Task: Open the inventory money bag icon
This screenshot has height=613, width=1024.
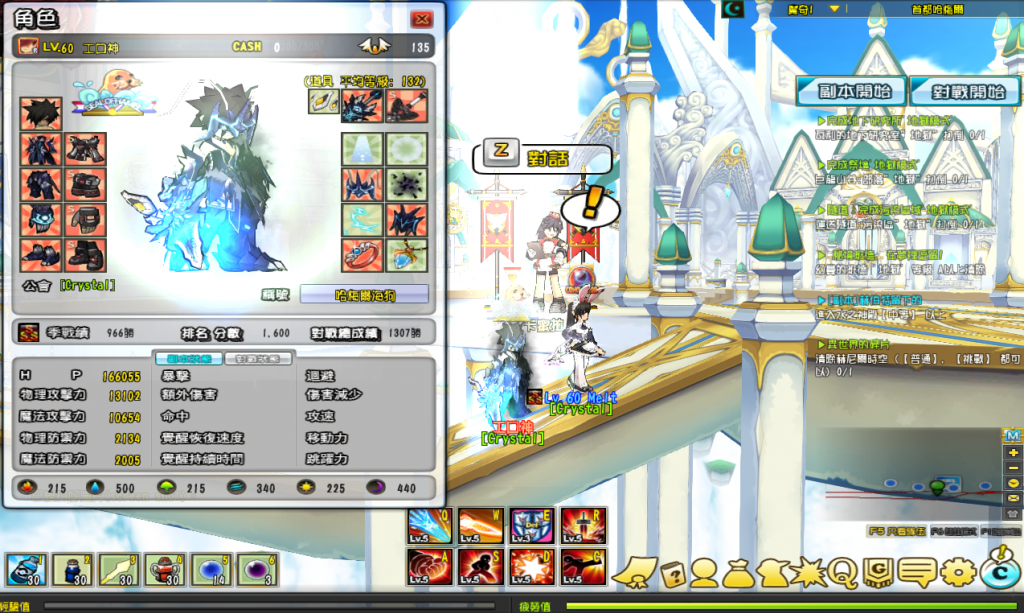Action: point(738,572)
